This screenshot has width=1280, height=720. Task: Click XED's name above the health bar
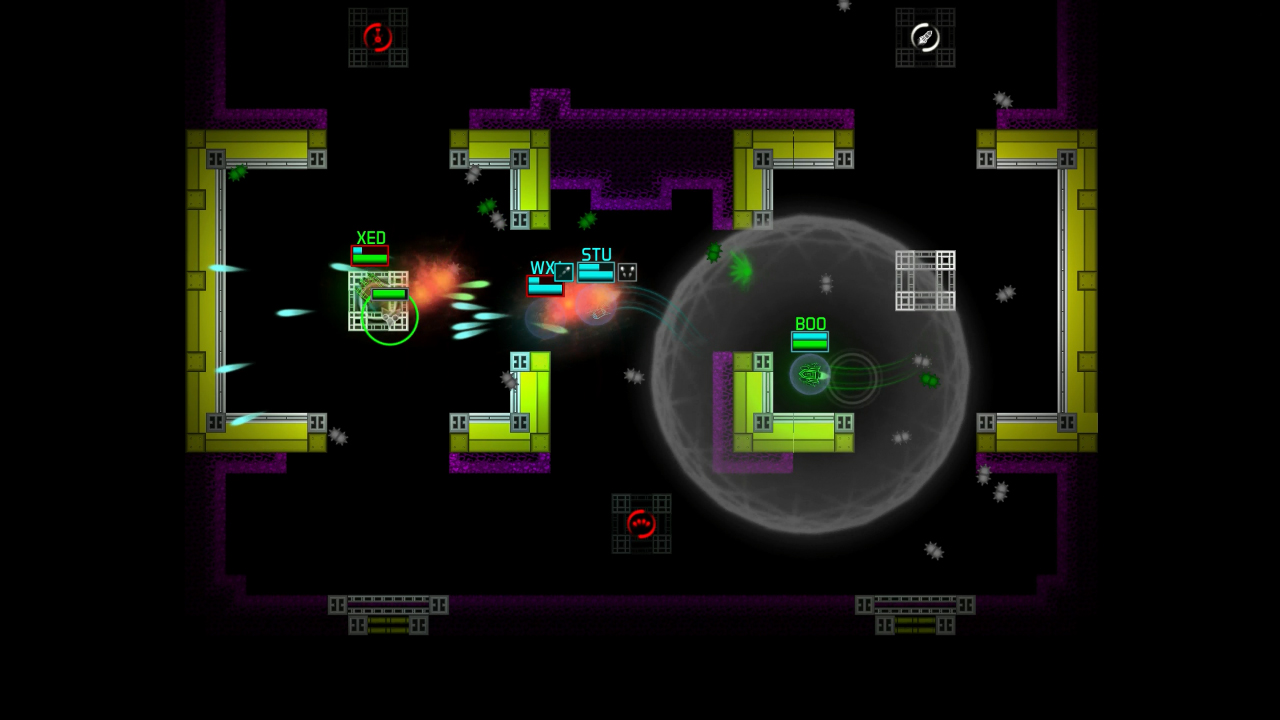pyautogui.click(x=371, y=237)
